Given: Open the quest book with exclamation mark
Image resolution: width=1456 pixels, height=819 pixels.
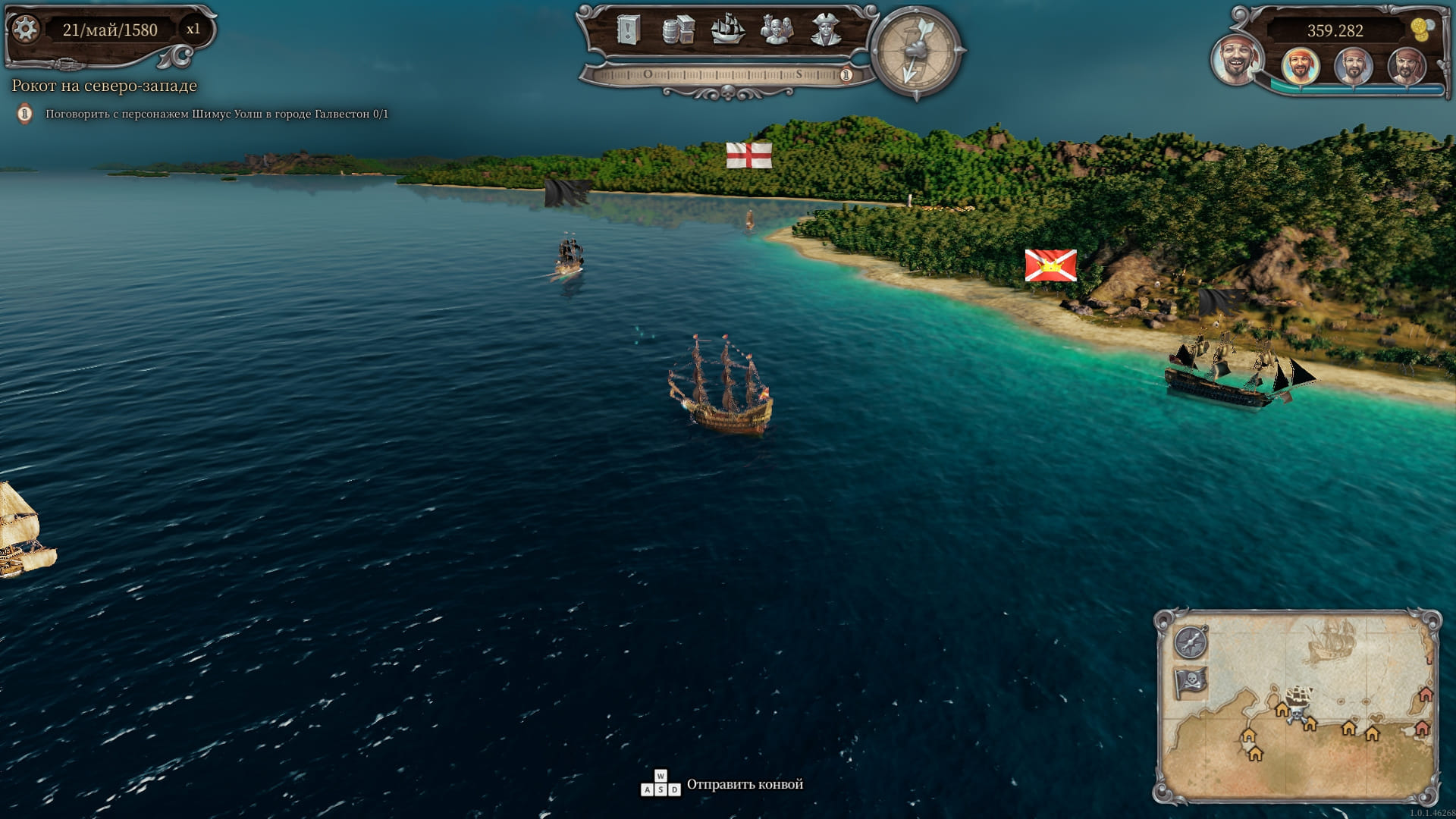Looking at the screenshot, I should [629, 30].
